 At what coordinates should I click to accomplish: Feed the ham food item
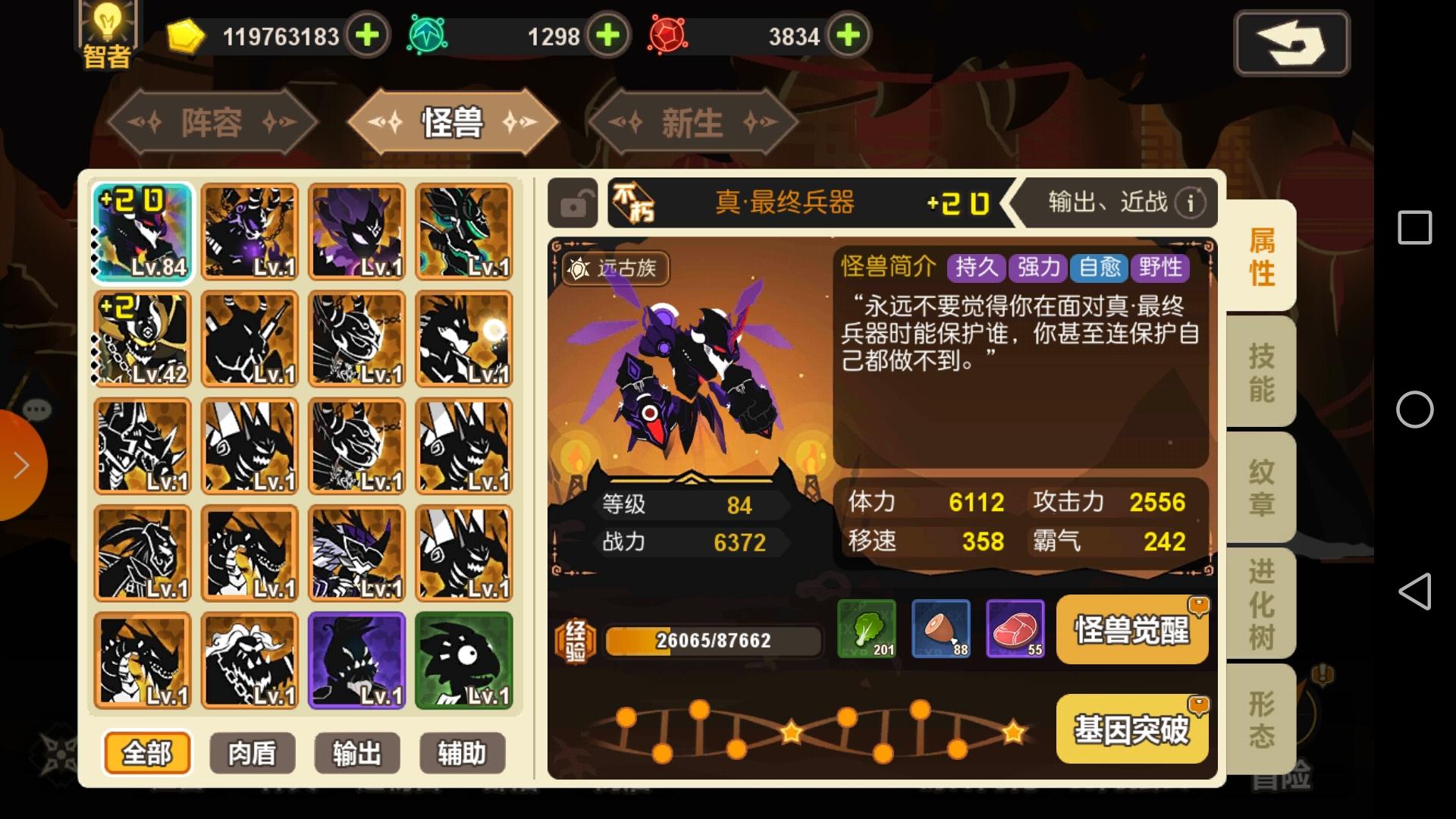(940, 629)
